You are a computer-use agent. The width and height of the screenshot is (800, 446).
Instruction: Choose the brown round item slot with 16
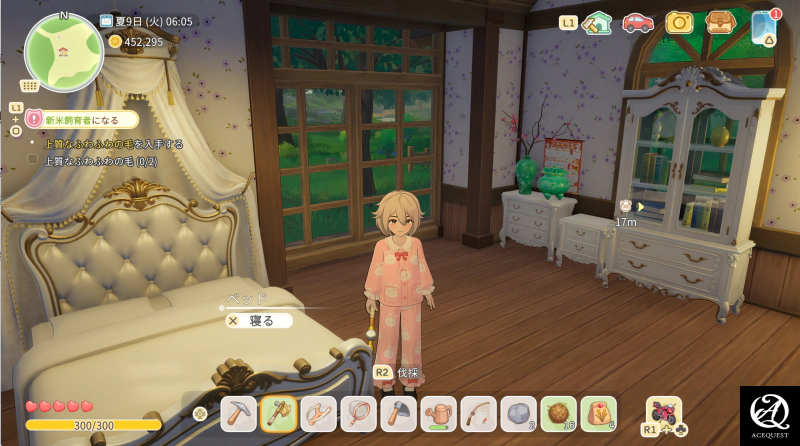[558, 412]
